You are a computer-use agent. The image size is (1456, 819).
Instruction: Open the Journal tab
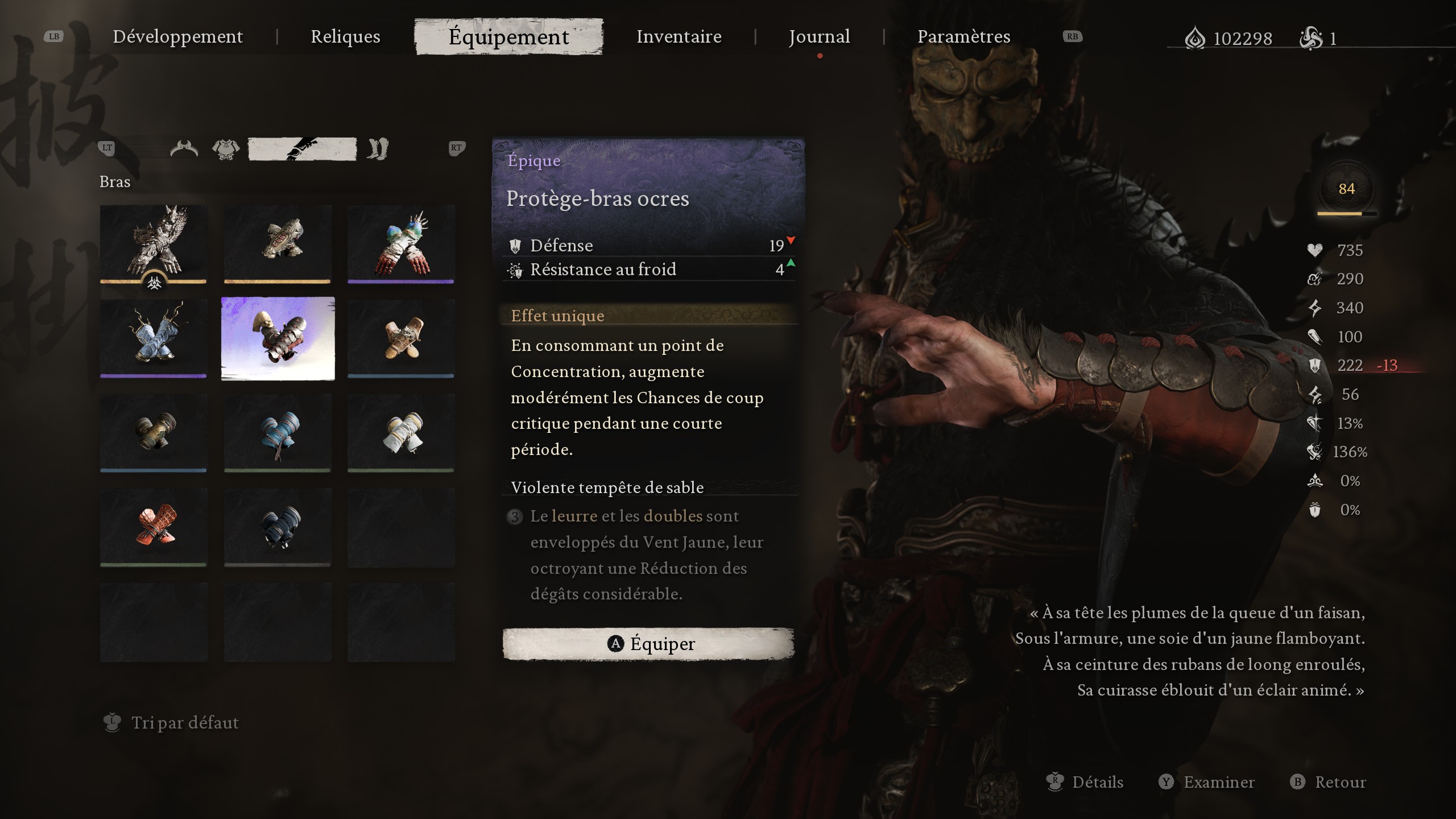pos(819,36)
